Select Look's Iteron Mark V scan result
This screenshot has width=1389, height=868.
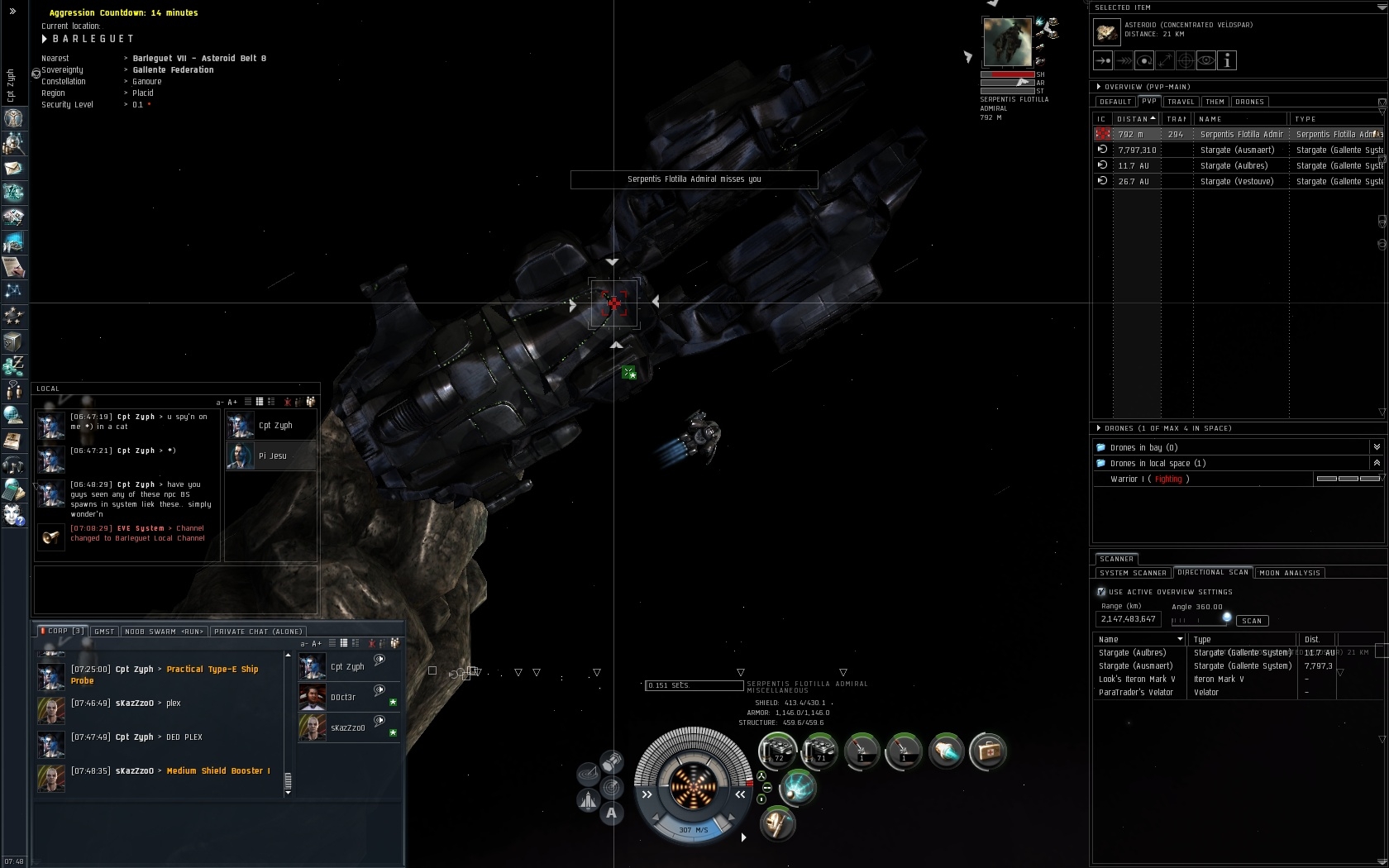coord(1137,679)
